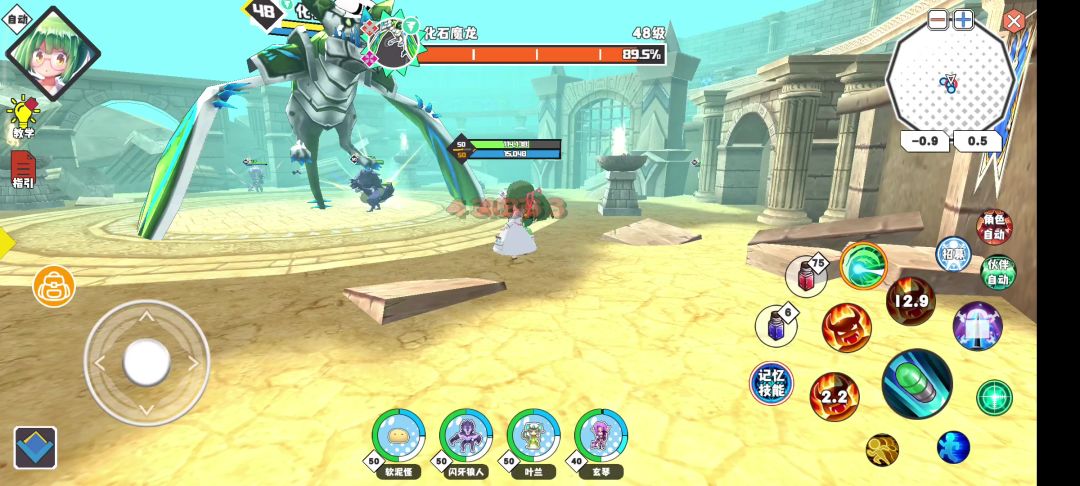Select the 软泥怪 slime partner
The image size is (1080, 486).
pyautogui.click(x=398, y=435)
